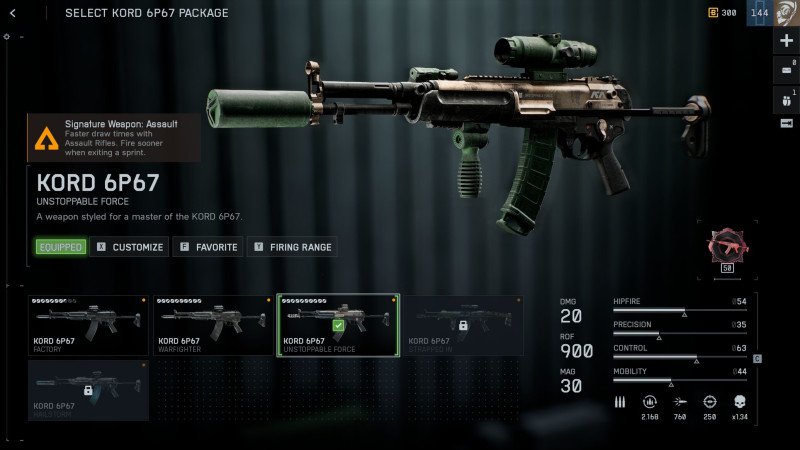The image size is (800, 450).
Task: Choose the Warfighter package tile
Action: pos(212,325)
